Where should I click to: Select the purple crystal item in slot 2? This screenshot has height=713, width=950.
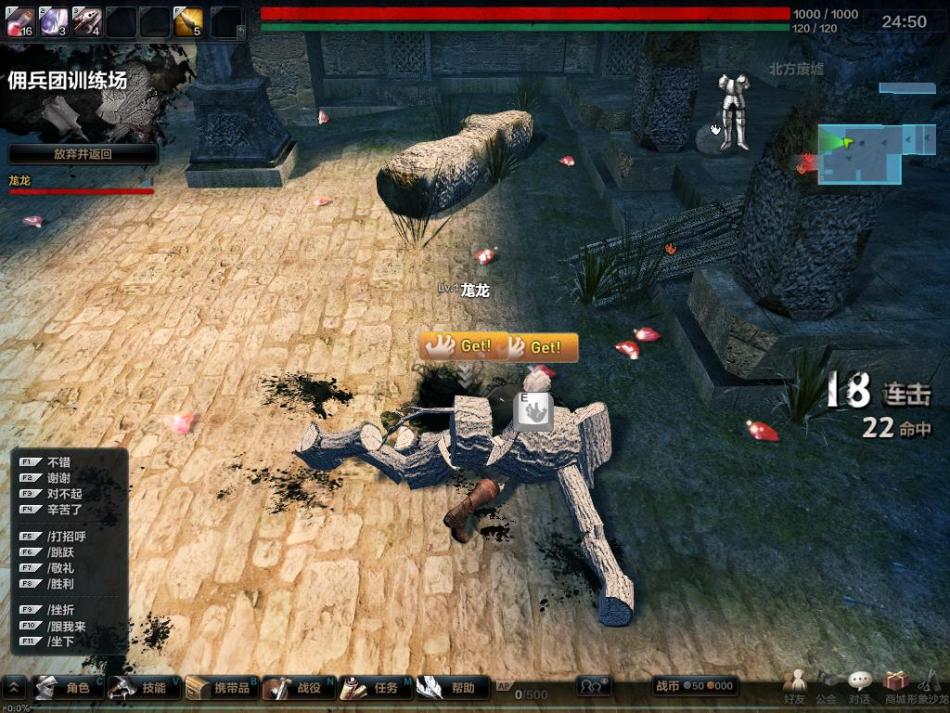tap(53, 21)
